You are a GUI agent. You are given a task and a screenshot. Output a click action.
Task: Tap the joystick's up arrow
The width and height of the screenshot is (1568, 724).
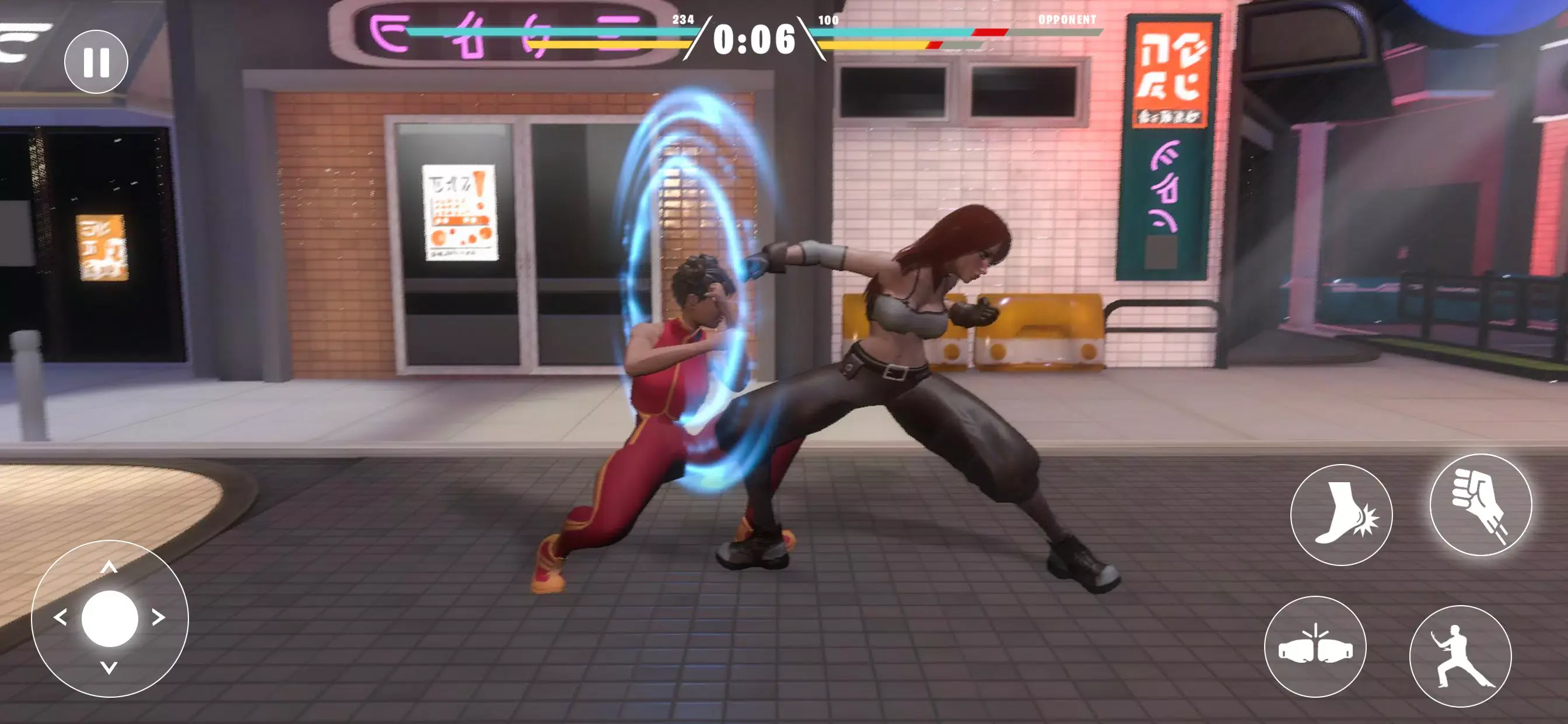109,567
